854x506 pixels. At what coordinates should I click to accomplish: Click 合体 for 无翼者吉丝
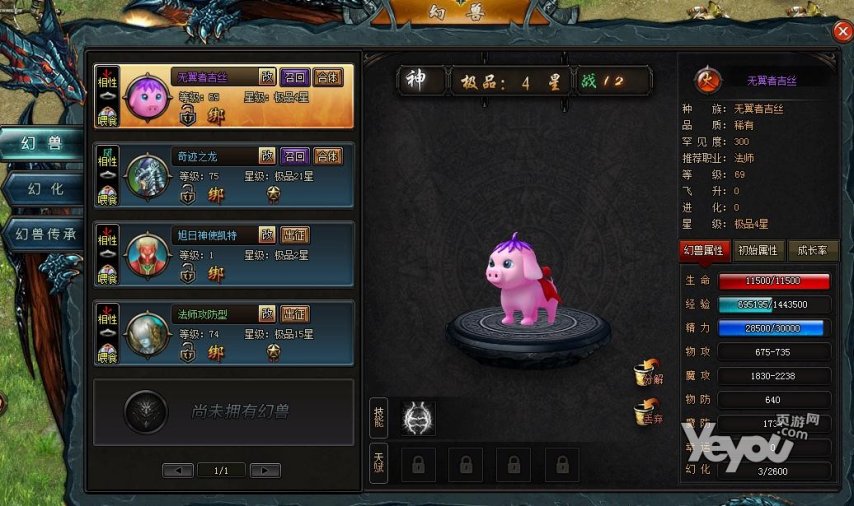point(328,77)
